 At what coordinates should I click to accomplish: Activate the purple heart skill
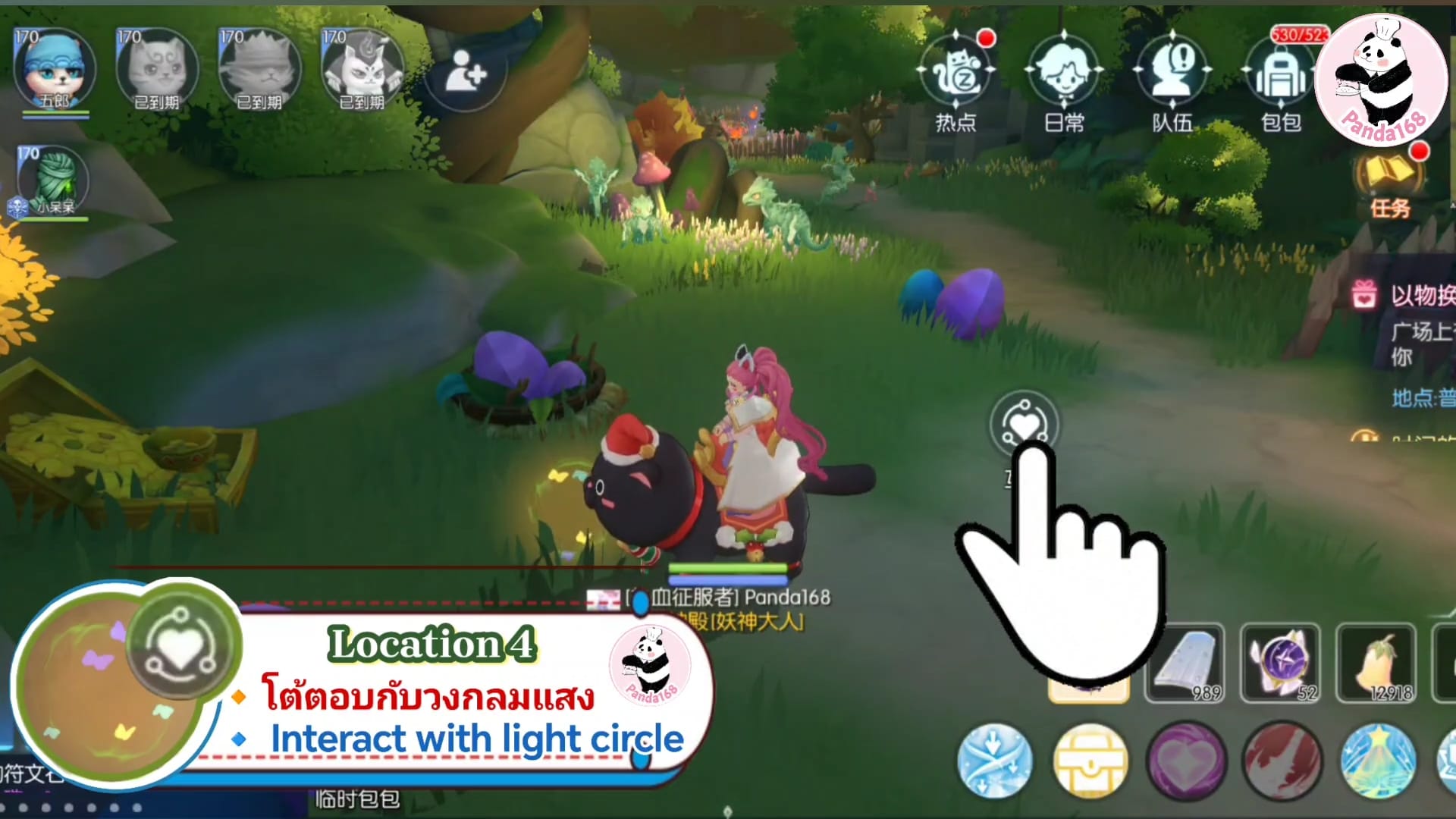[1186, 762]
